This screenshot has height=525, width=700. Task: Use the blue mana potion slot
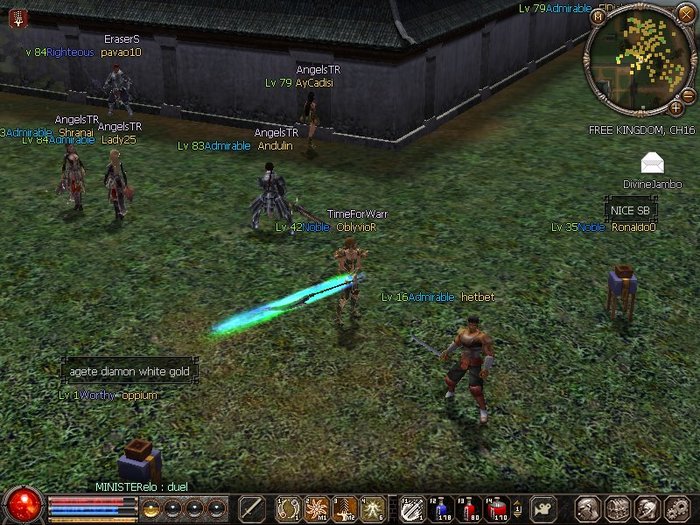tap(441, 509)
